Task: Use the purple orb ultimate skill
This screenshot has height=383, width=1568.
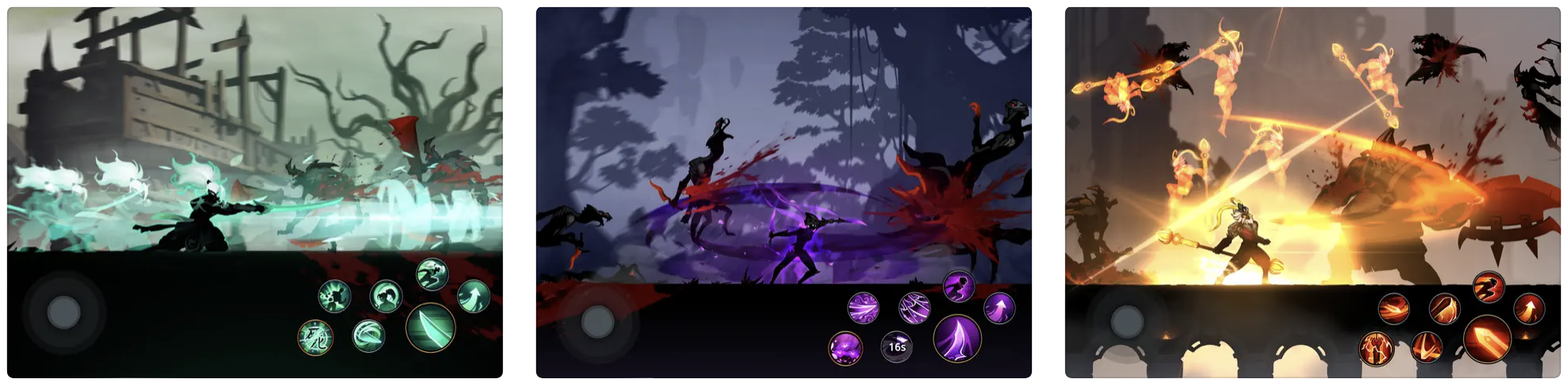Action: (844, 348)
